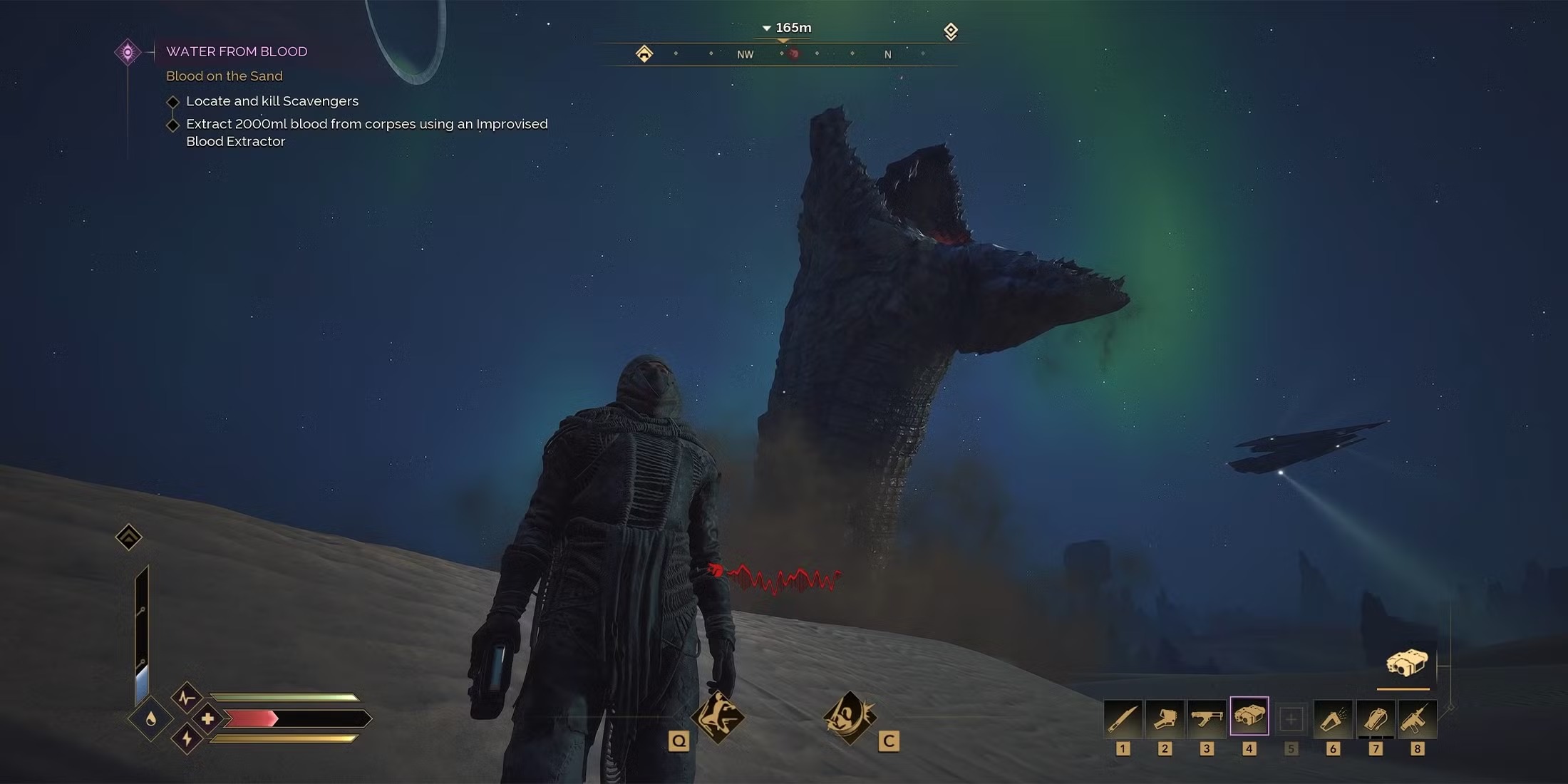The height and width of the screenshot is (784, 1568).
Task: Toggle the quest tracker emblem icon
Action: (128, 51)
